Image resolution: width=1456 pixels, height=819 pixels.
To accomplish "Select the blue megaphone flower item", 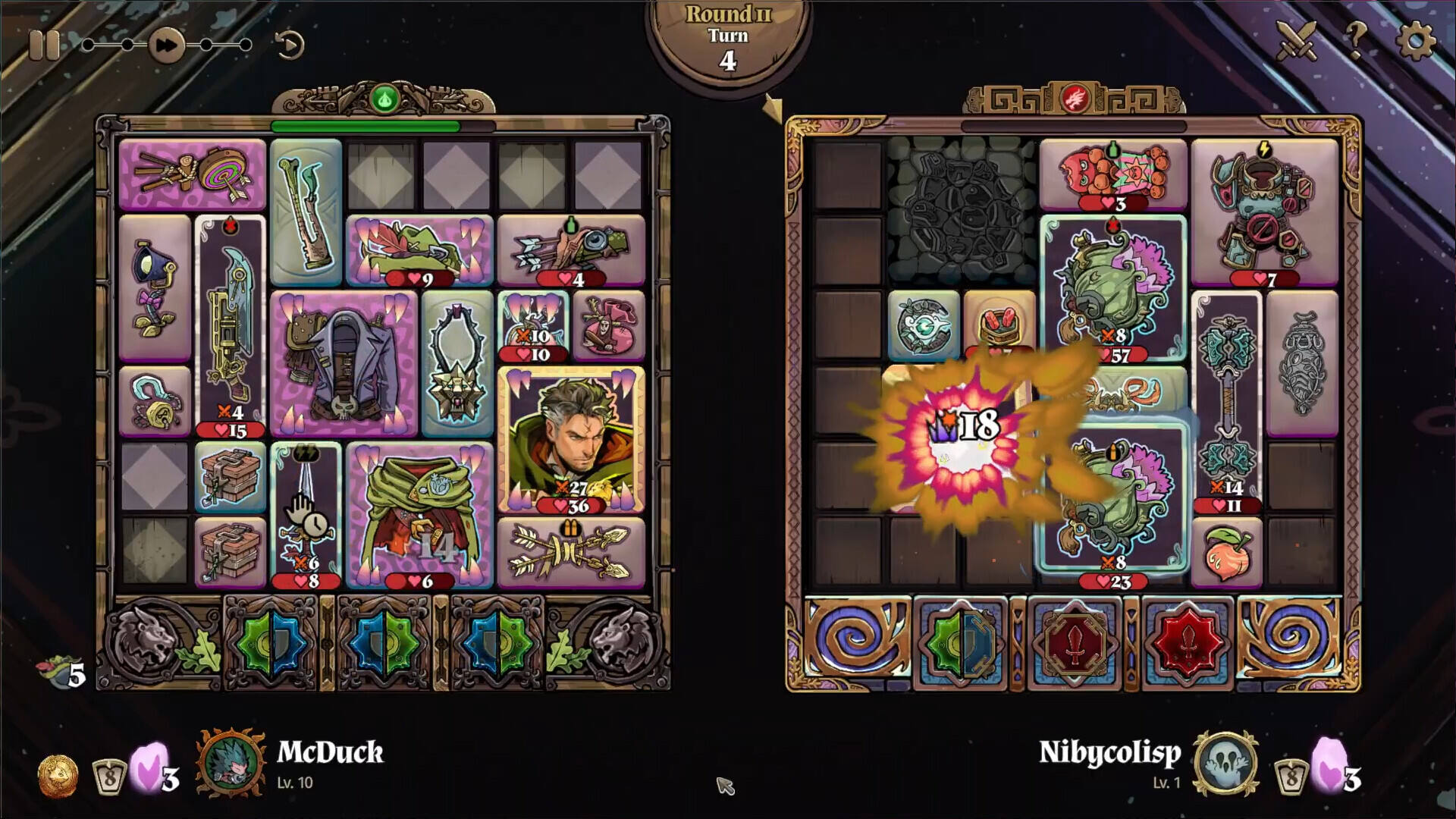I will [155, 287].
